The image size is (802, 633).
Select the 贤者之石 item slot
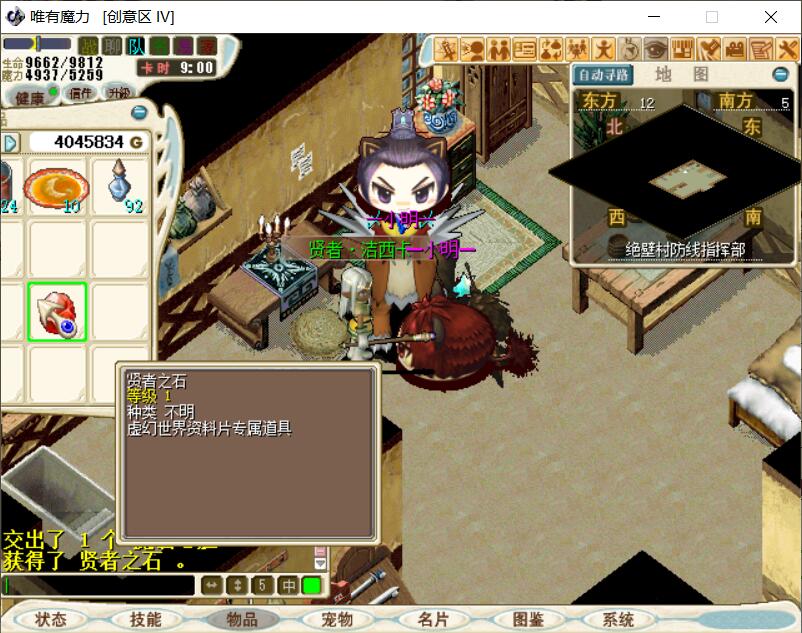point(57,311)
